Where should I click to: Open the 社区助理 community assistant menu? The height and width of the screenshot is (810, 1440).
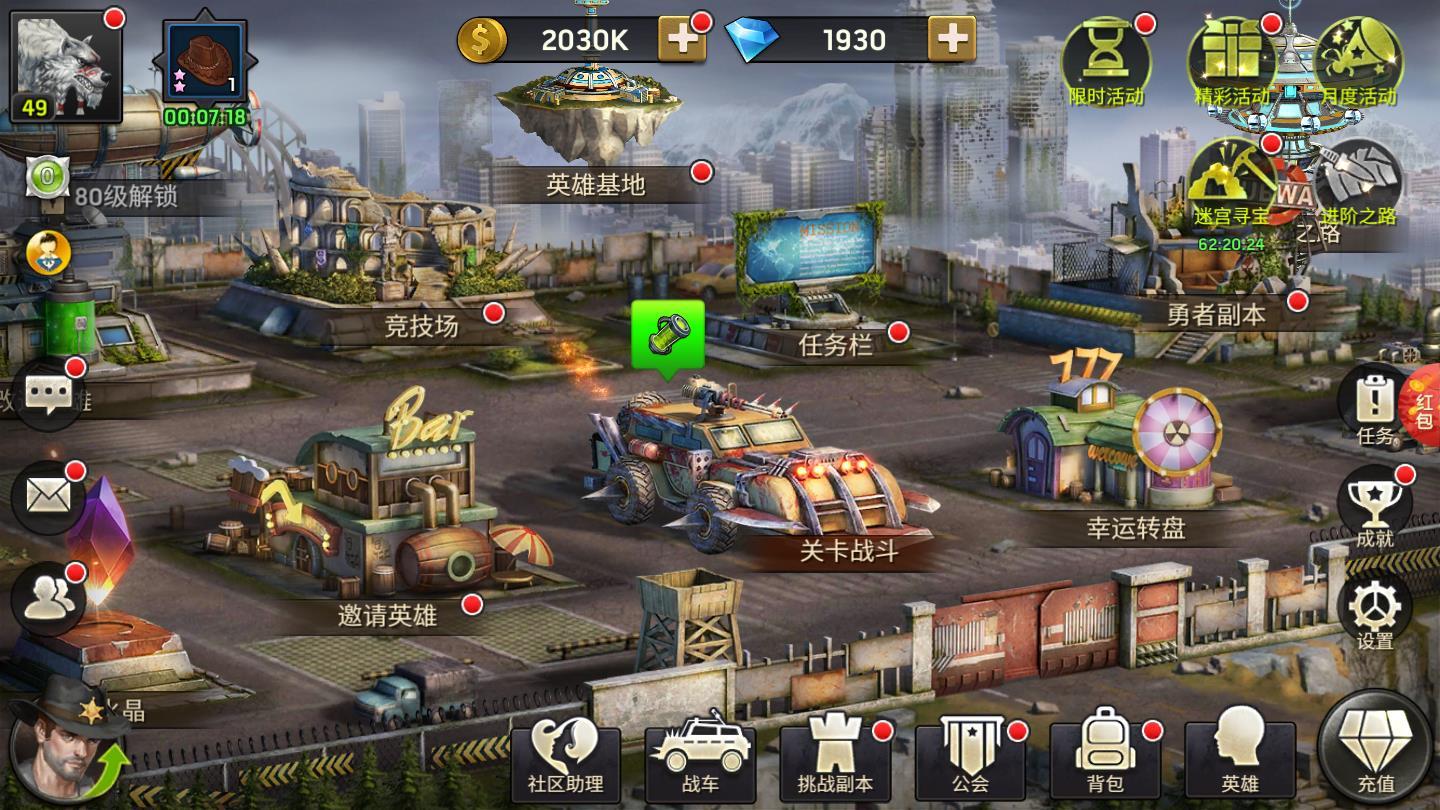pos(565,759)
